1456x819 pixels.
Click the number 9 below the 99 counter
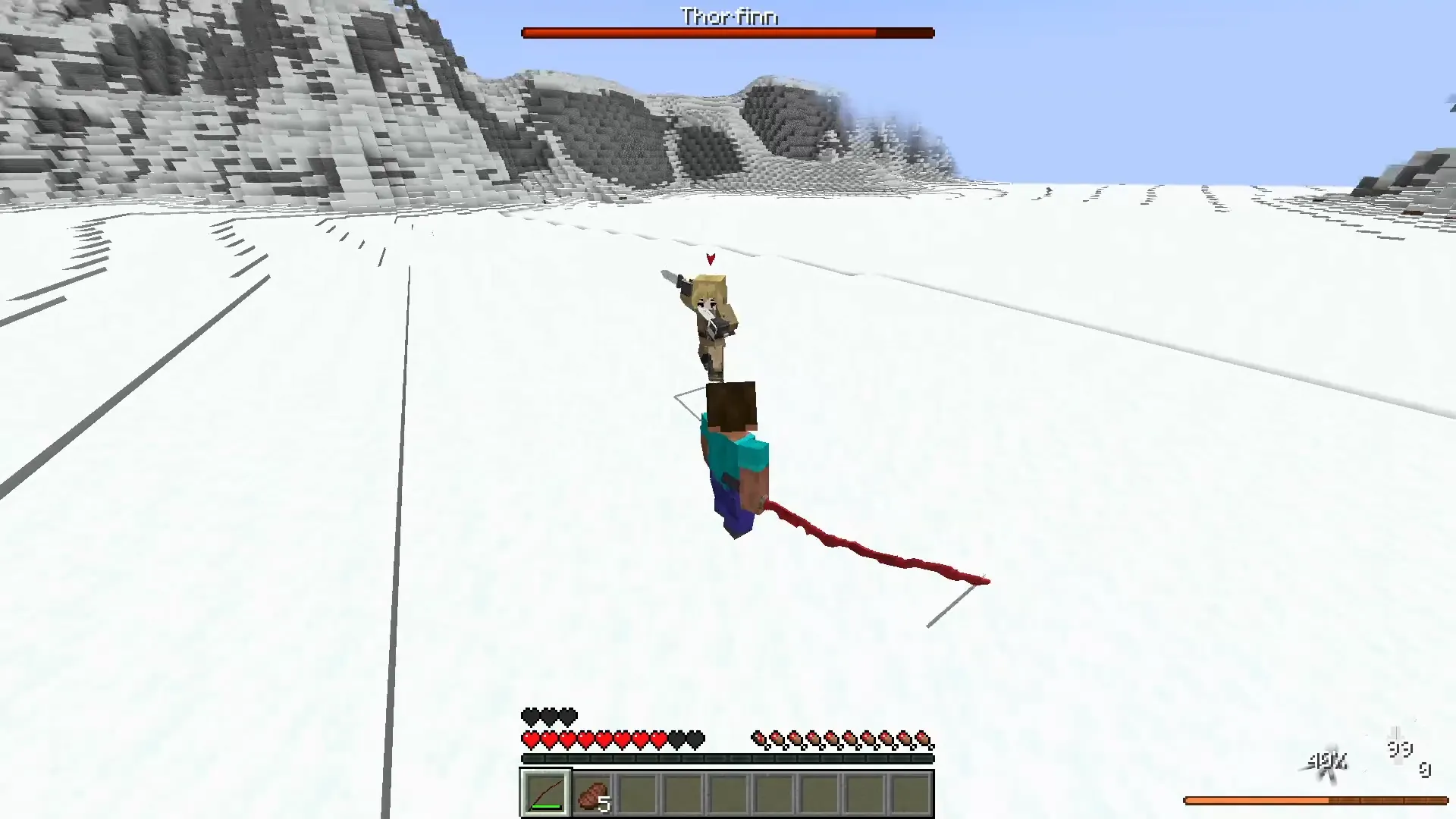pos(1425,770)
